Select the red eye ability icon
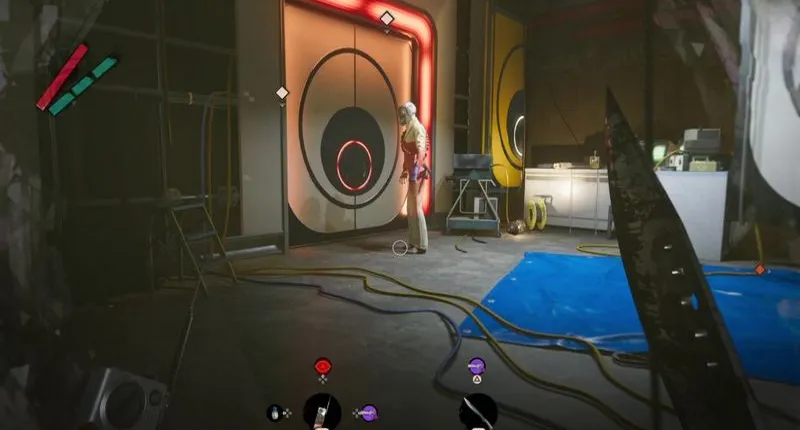The width and height of the screenshot is (800, 430). (322, 365)
